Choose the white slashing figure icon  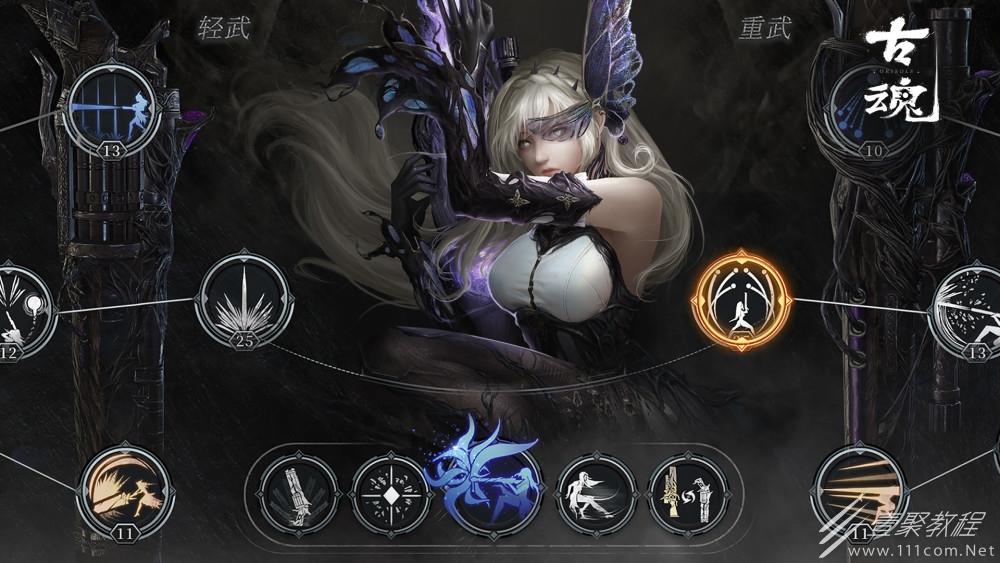point(596,496)
